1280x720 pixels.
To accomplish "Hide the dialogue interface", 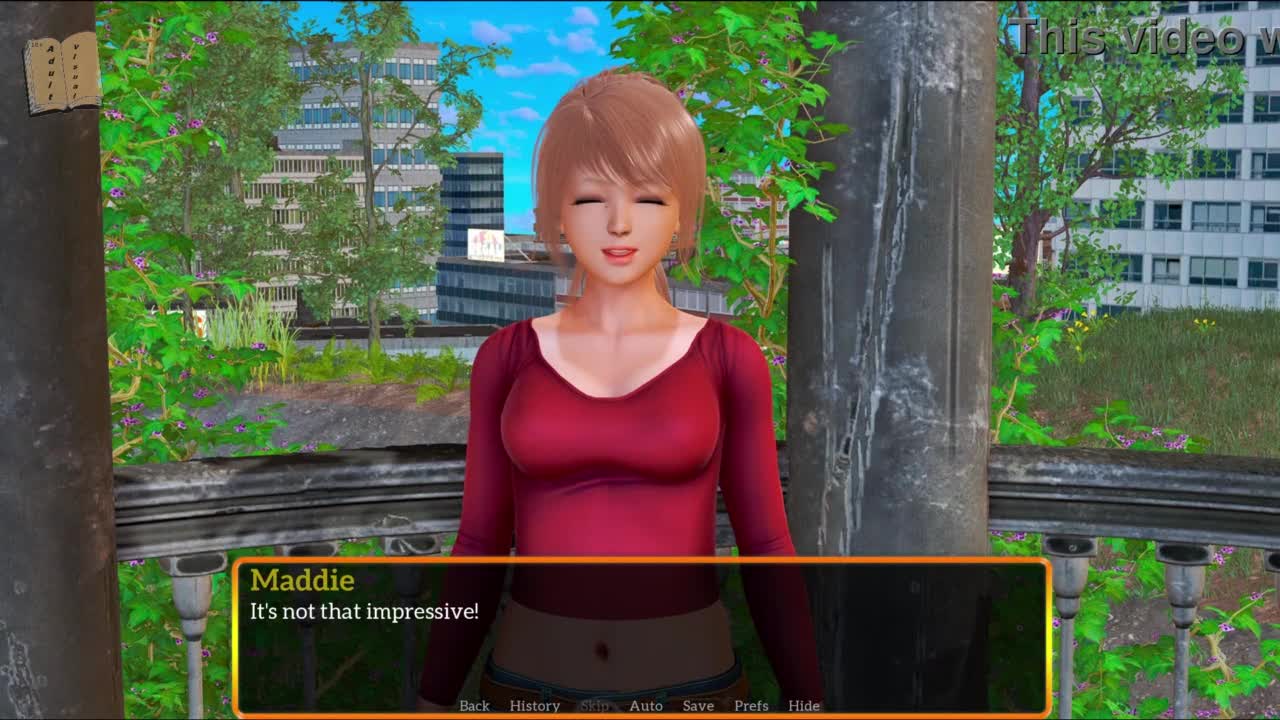I will pos(804,706).
